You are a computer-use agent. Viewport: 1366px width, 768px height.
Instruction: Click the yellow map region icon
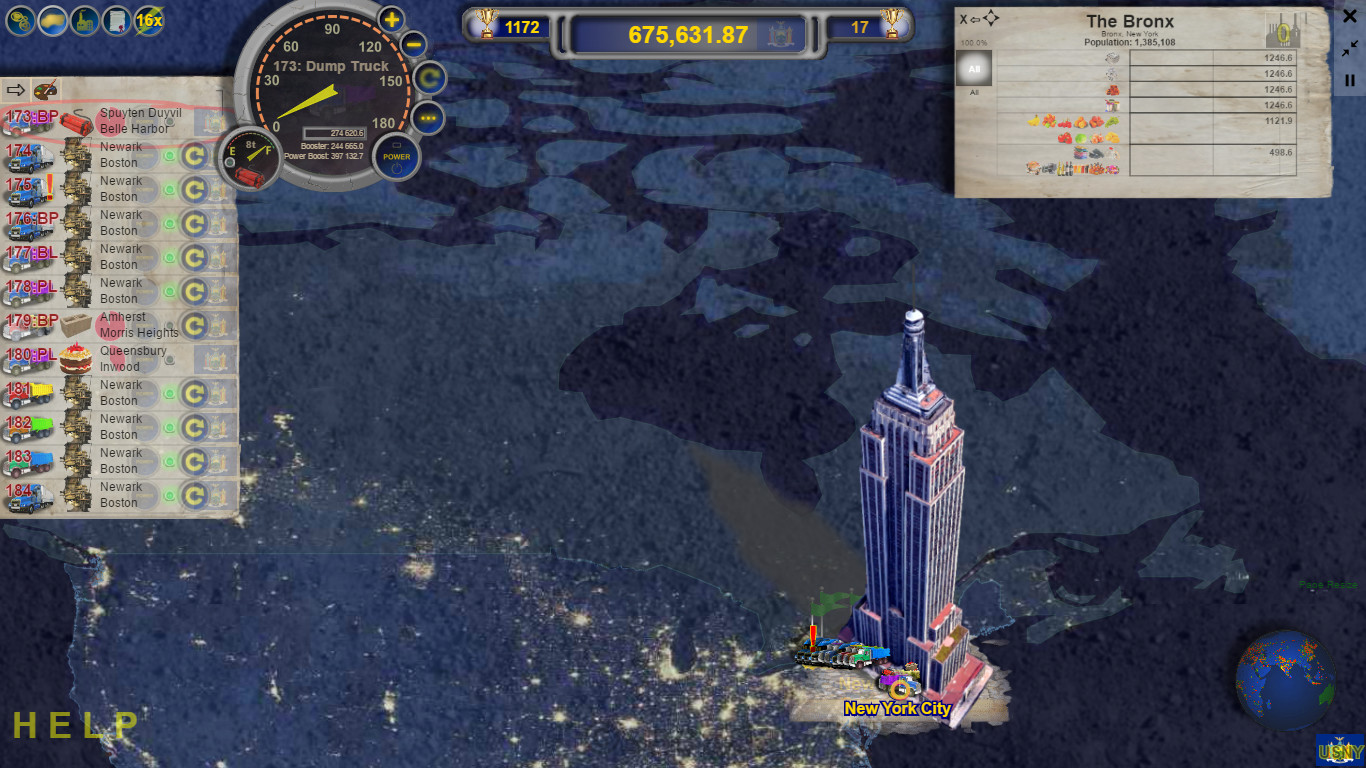[x=52, y=20]
